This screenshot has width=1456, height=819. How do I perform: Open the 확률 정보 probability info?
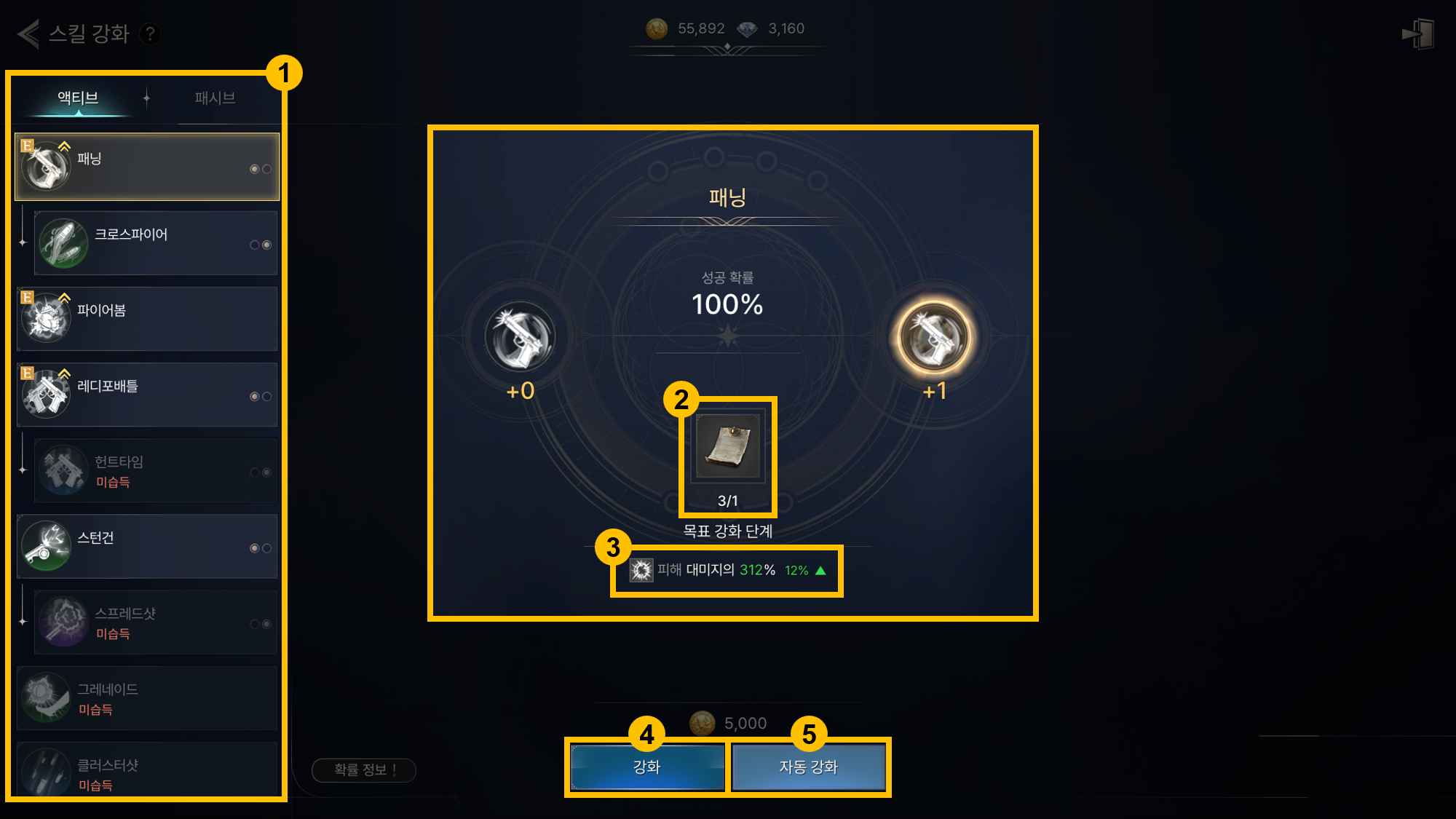(363, 769)
